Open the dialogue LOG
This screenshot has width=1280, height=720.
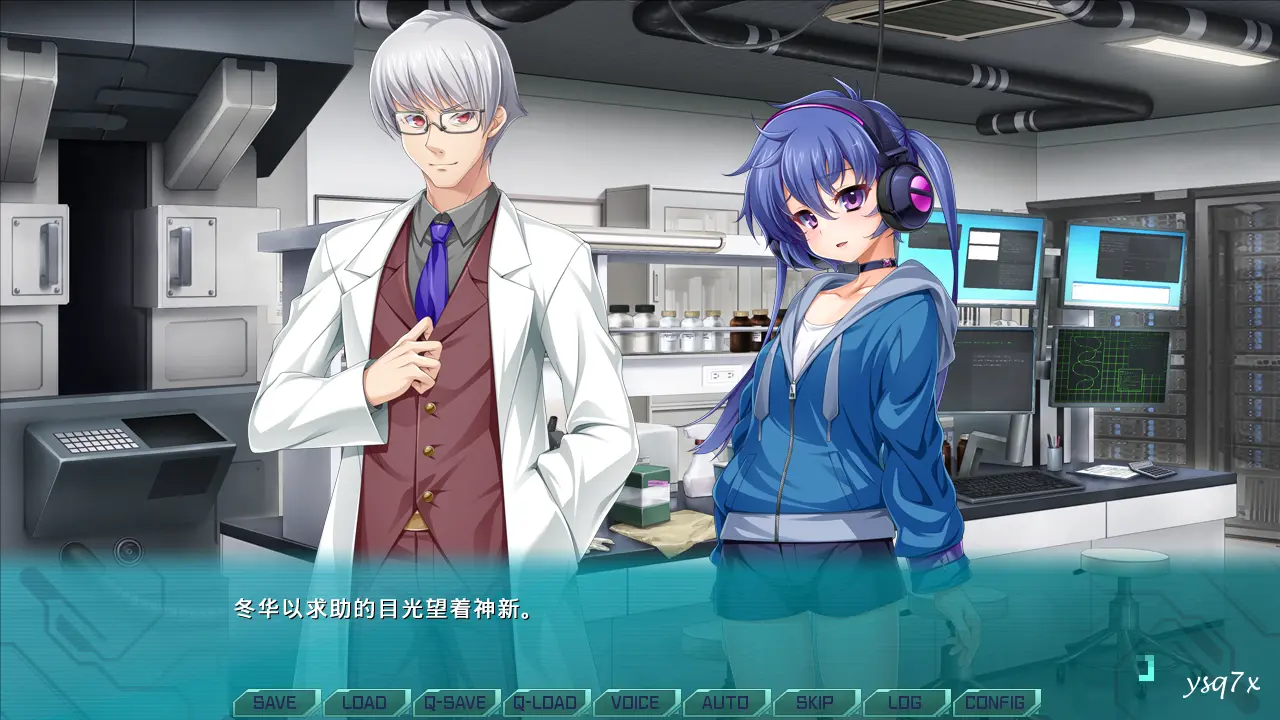pyautogui.click(x=905, y=702)
